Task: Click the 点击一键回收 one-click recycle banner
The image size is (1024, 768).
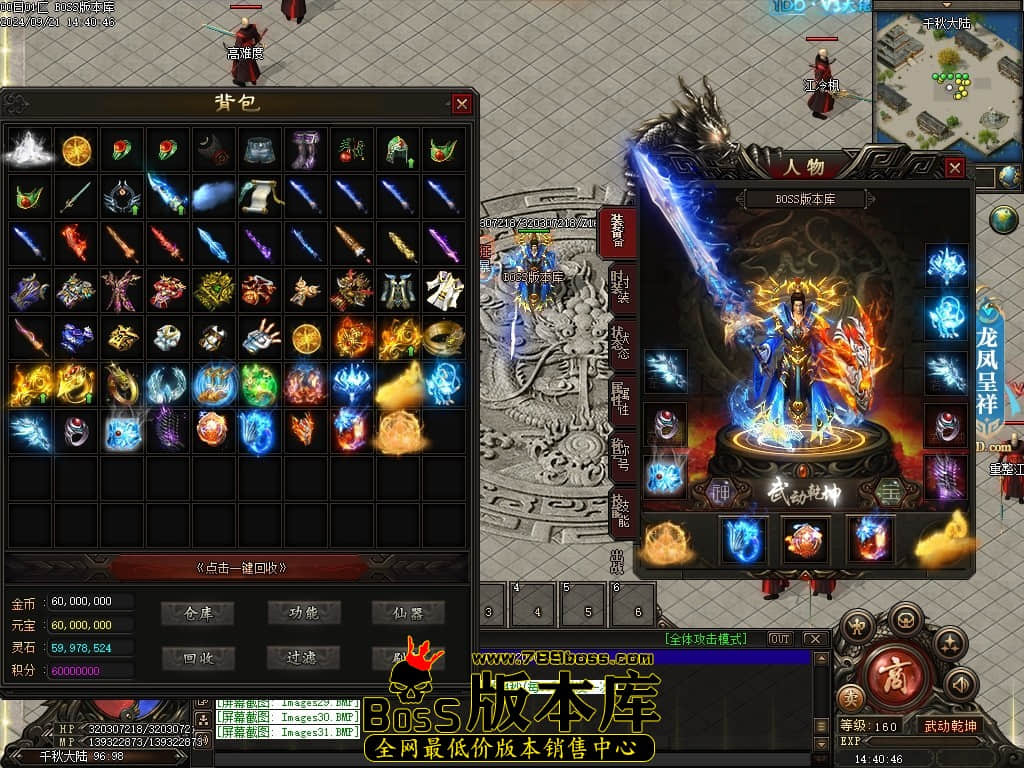Action: [241, 567]
